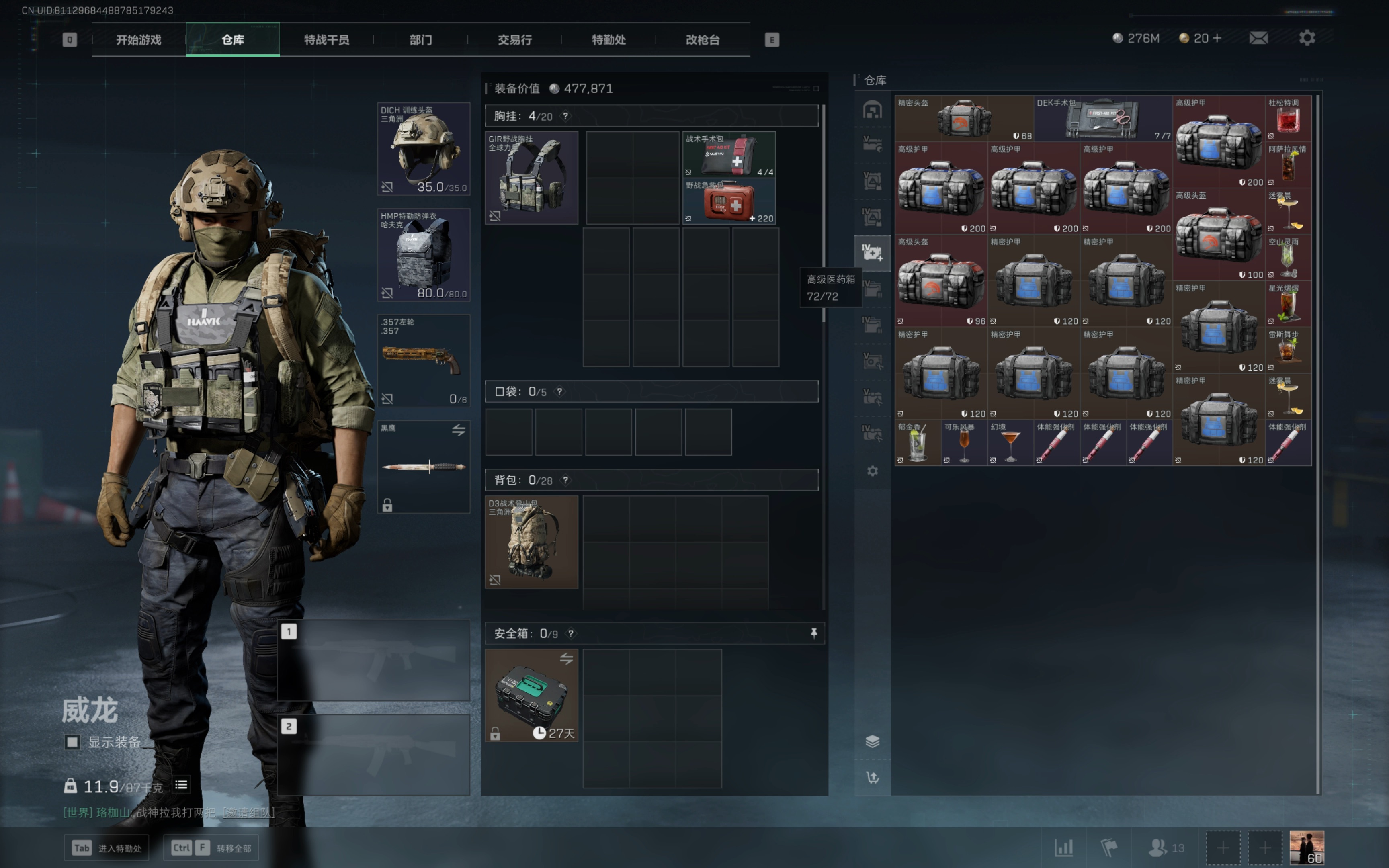
Task: Select the 黑鹰 knife slot
Action: tap(424, 466)
